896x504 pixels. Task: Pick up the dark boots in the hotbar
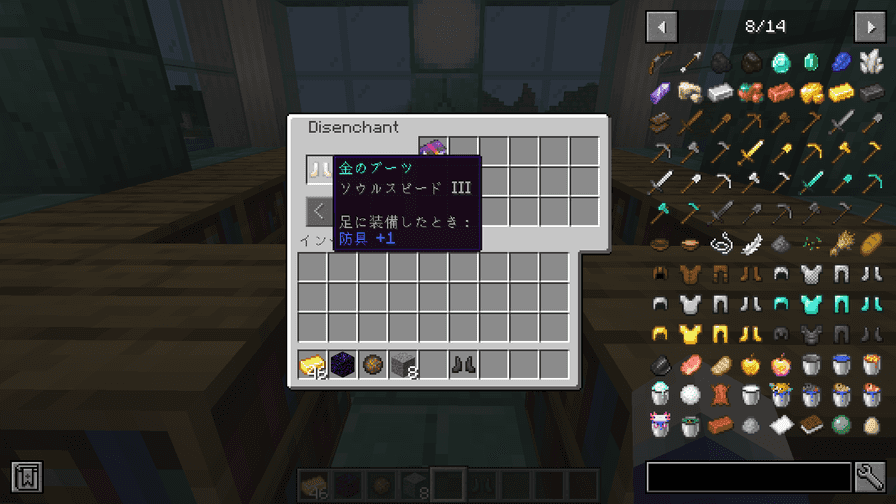[463, 365]
